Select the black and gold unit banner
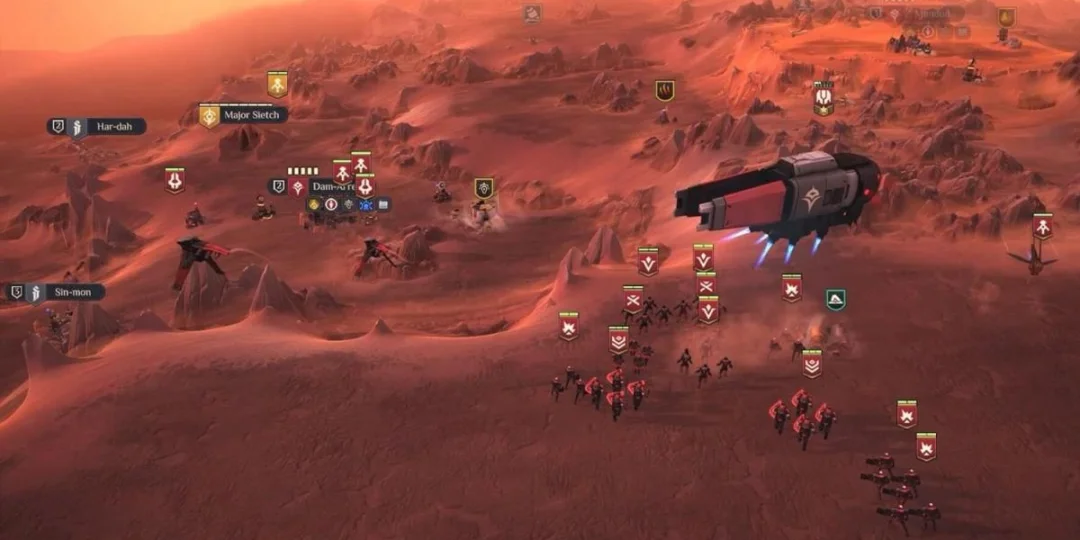Image resolution: width=1080 pixels, height=540 pixels. tap(484, 188)
